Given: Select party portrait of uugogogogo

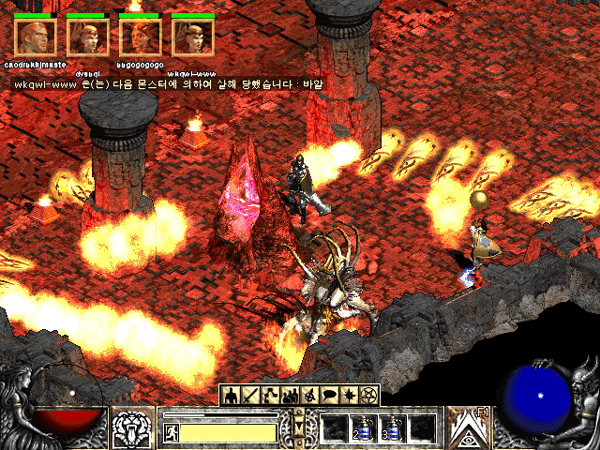Looking at the screenshot, I should tap(140, 38).
